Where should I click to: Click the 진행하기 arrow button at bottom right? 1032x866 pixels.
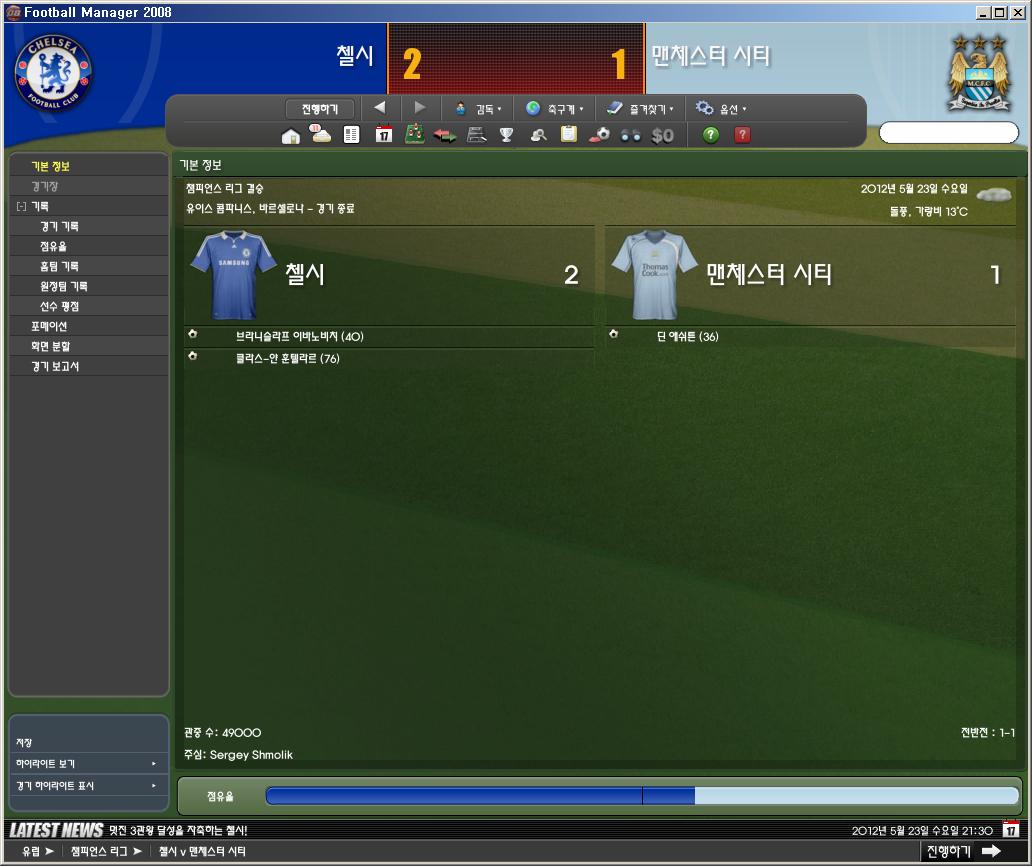[x=962, y=851]
